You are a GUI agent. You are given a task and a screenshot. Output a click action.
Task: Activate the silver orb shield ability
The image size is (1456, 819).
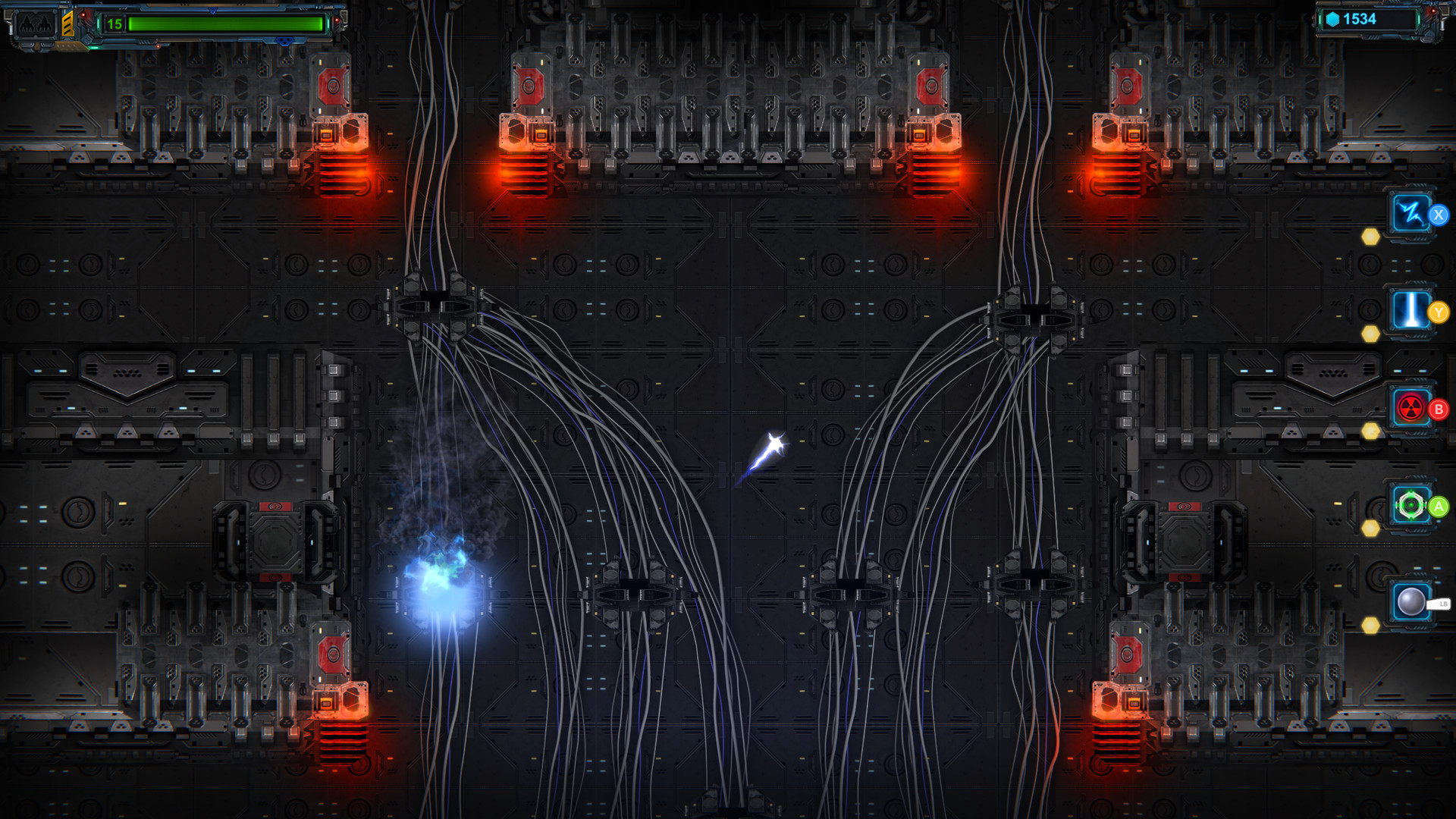pyautogui.click(x=1410, y=601)
